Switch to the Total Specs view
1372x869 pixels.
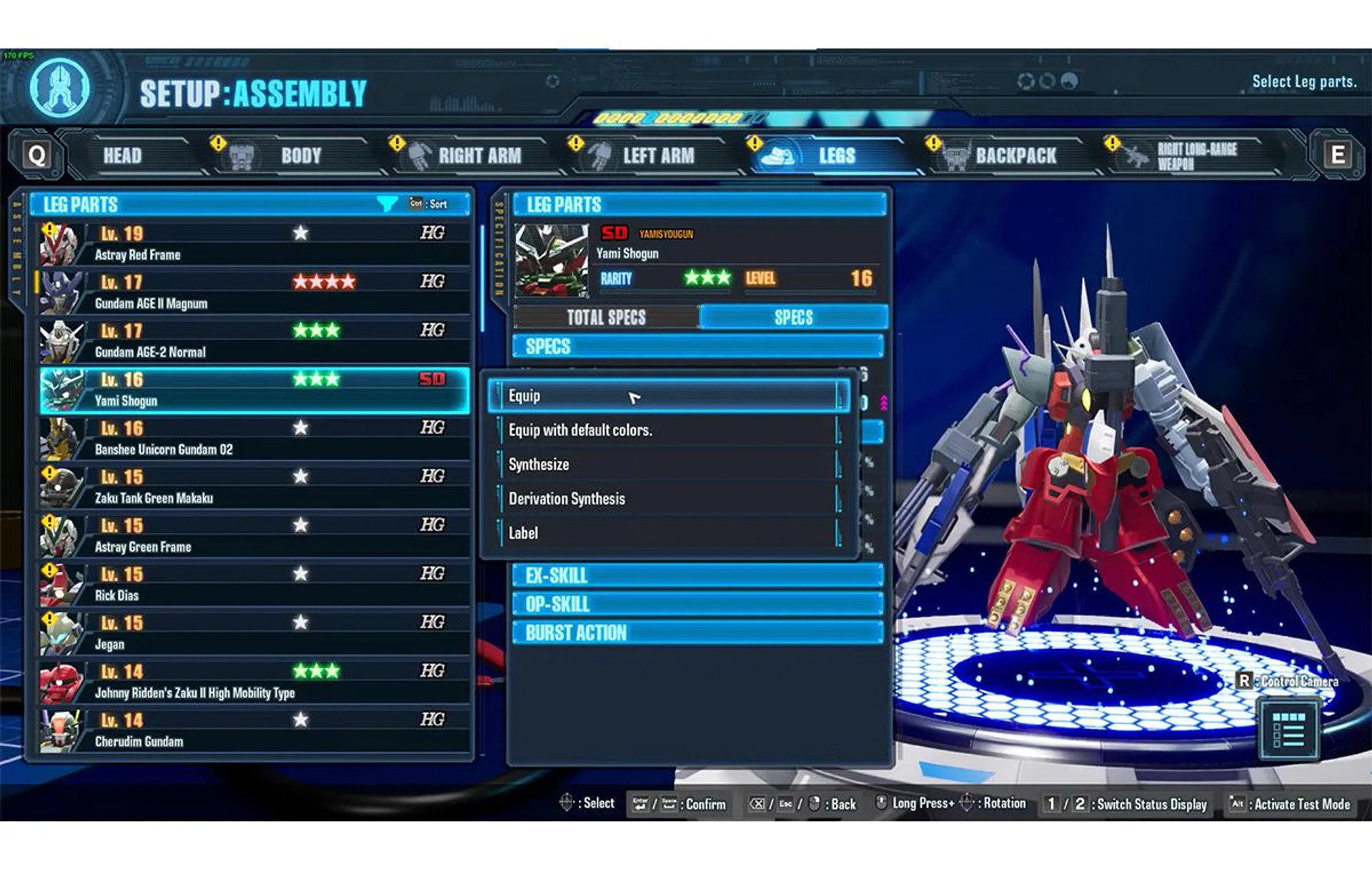pyautogui.click(x=606, y=317)
